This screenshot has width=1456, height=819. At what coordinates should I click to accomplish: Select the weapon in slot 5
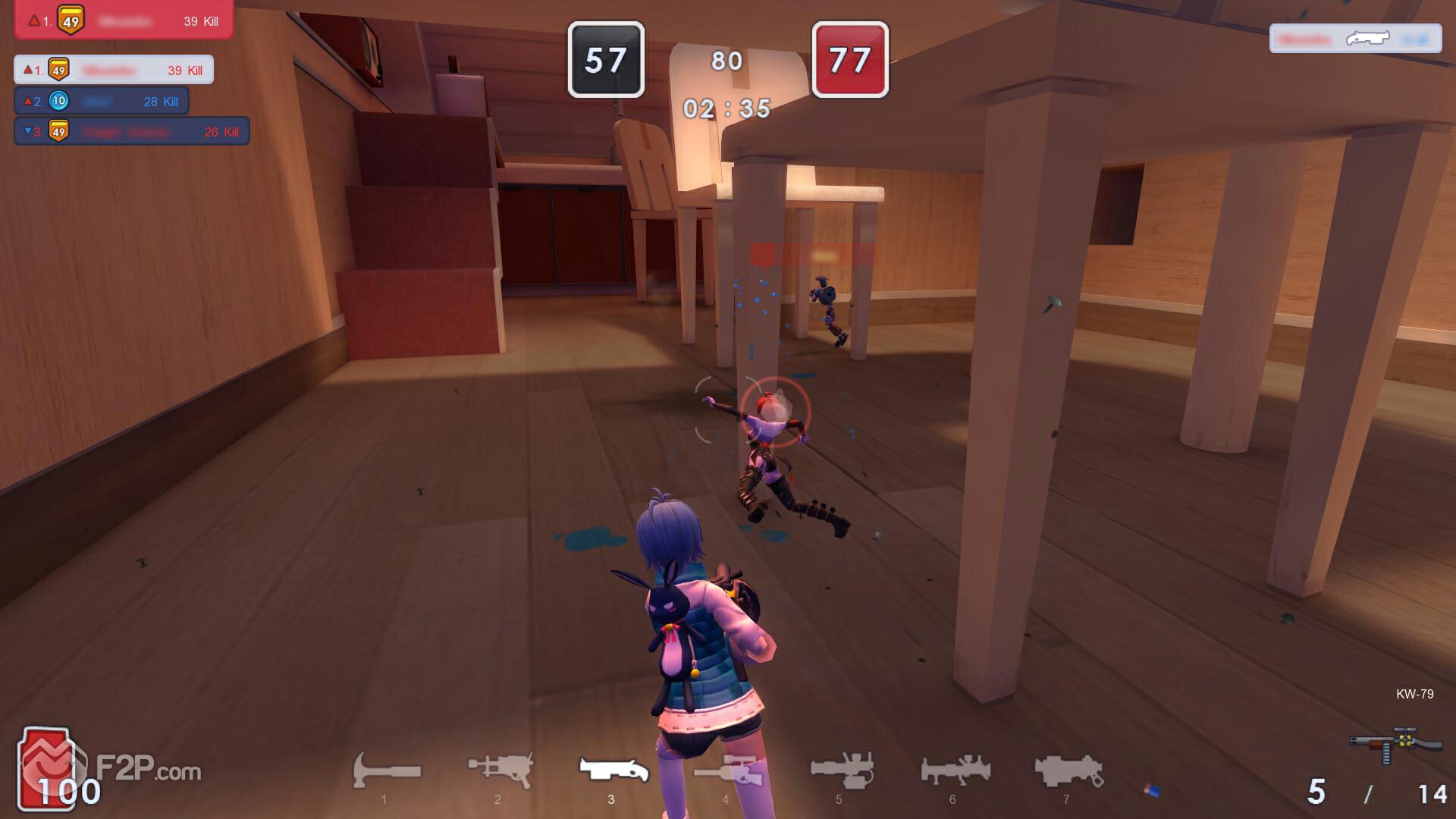click(840, 770)
